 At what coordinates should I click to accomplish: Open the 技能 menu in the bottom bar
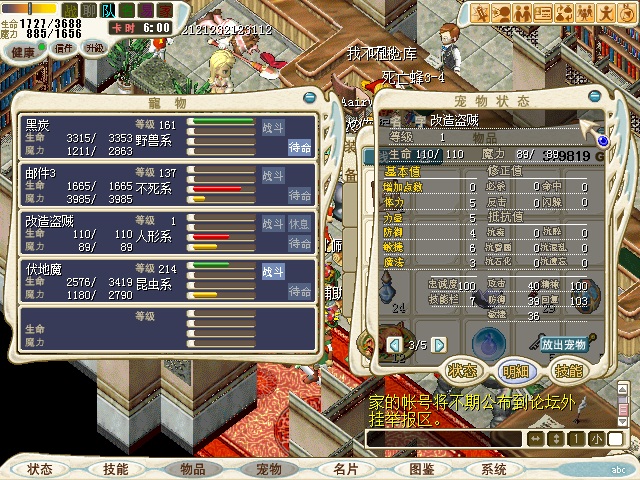click(115, 468)
